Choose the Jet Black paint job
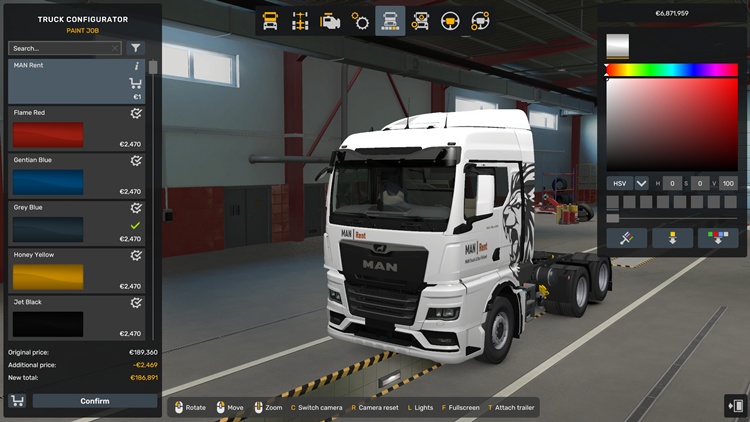The height and width of the screenshot is (422, 750). [48, 323]
